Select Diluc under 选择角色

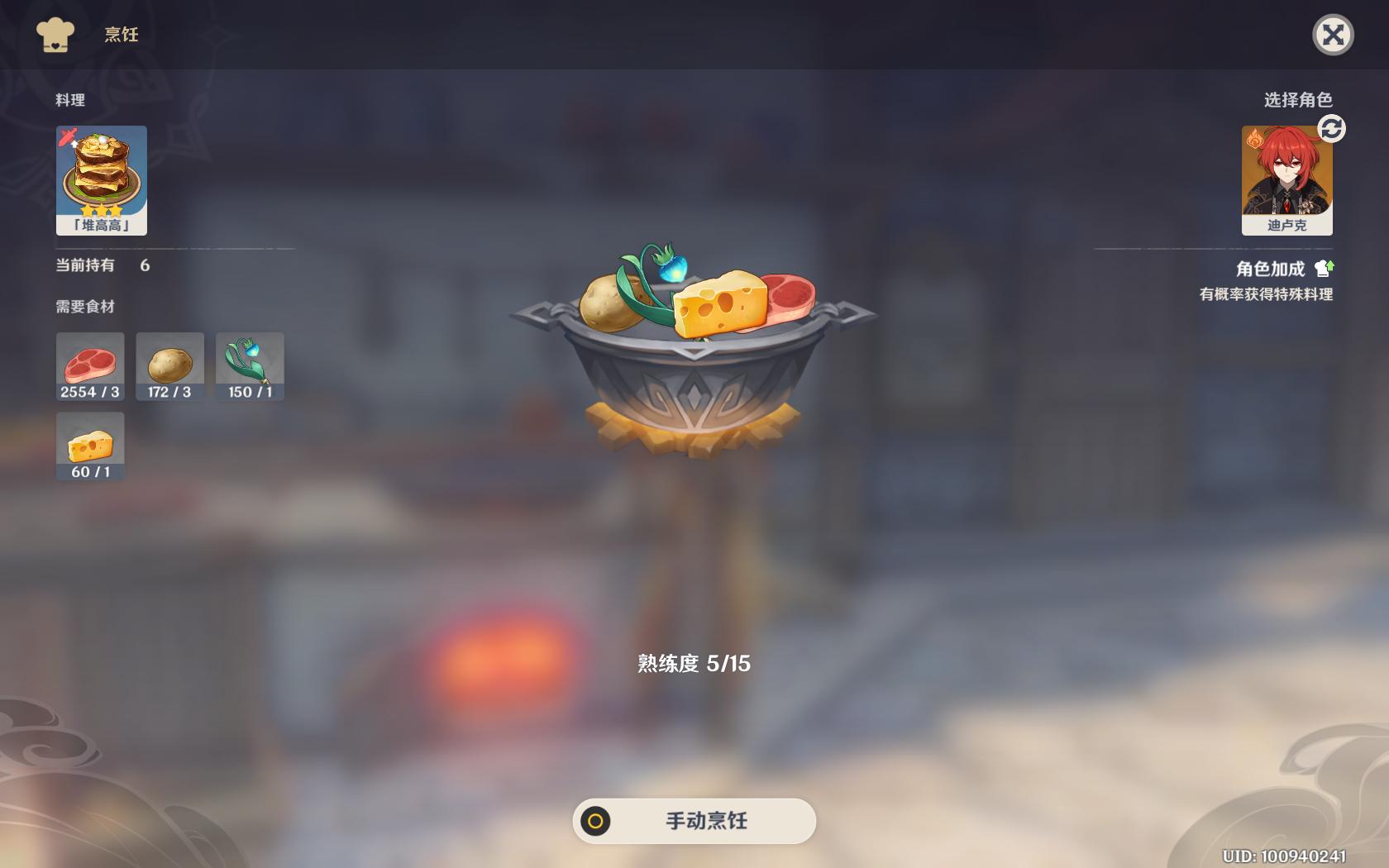[1286, 179]
